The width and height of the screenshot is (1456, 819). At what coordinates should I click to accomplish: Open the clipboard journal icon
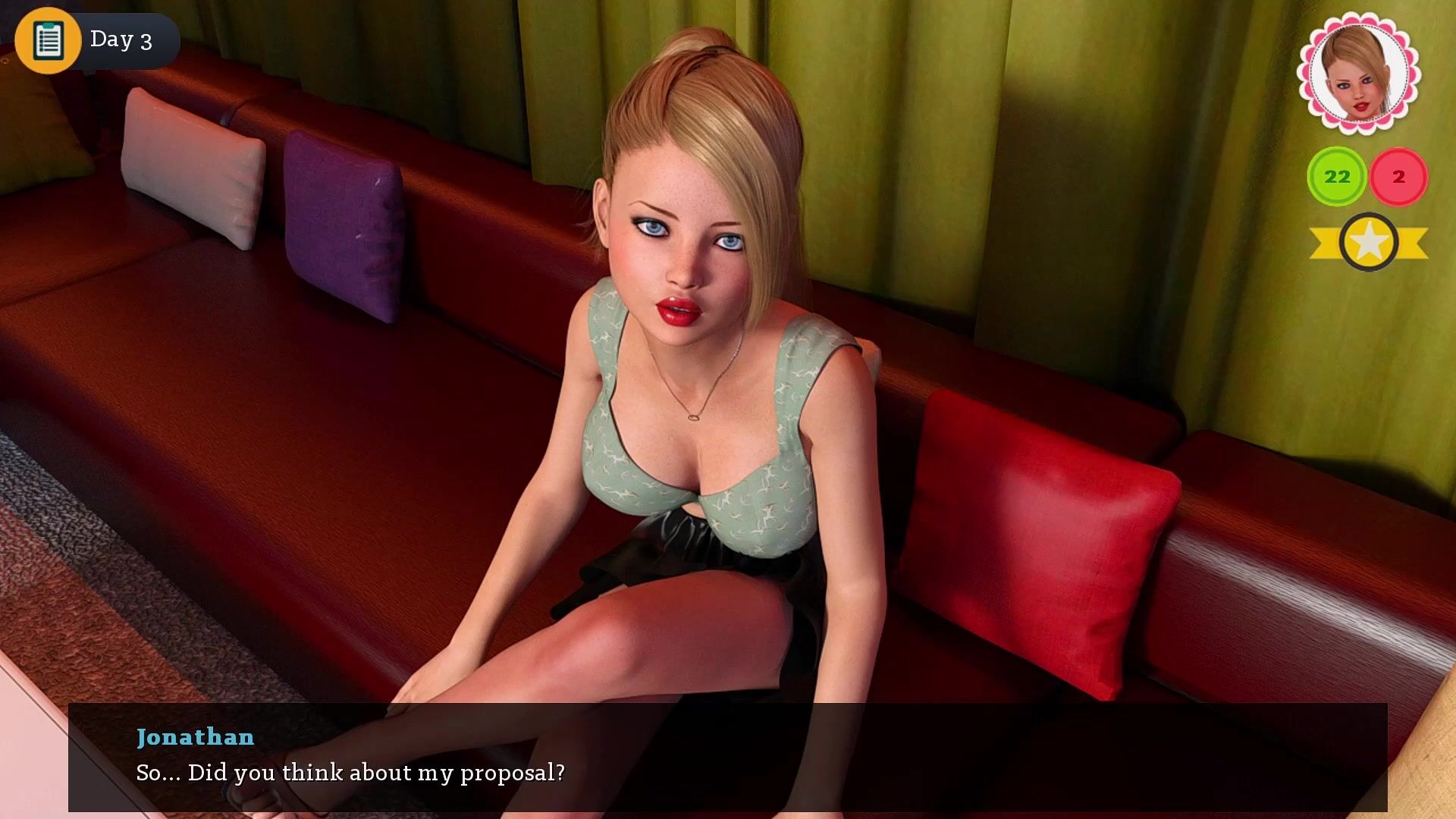[48, 40]
